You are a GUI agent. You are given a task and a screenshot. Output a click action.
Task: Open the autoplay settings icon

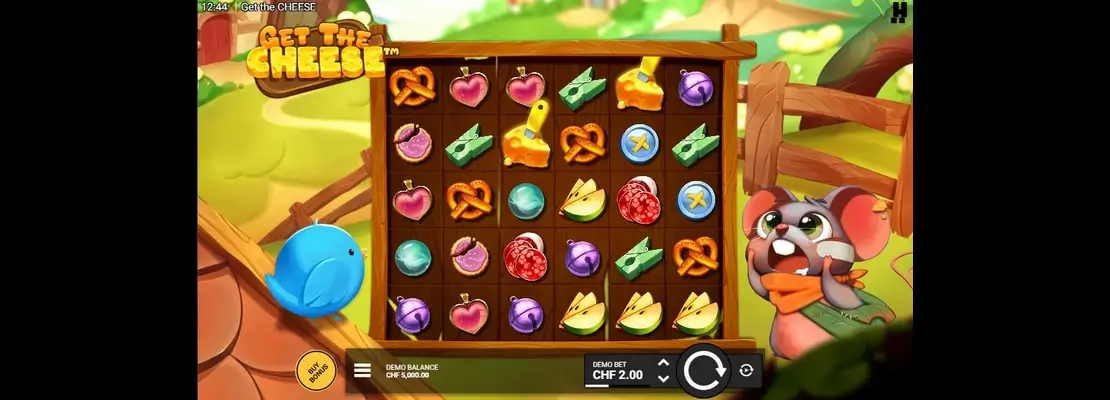746,371
